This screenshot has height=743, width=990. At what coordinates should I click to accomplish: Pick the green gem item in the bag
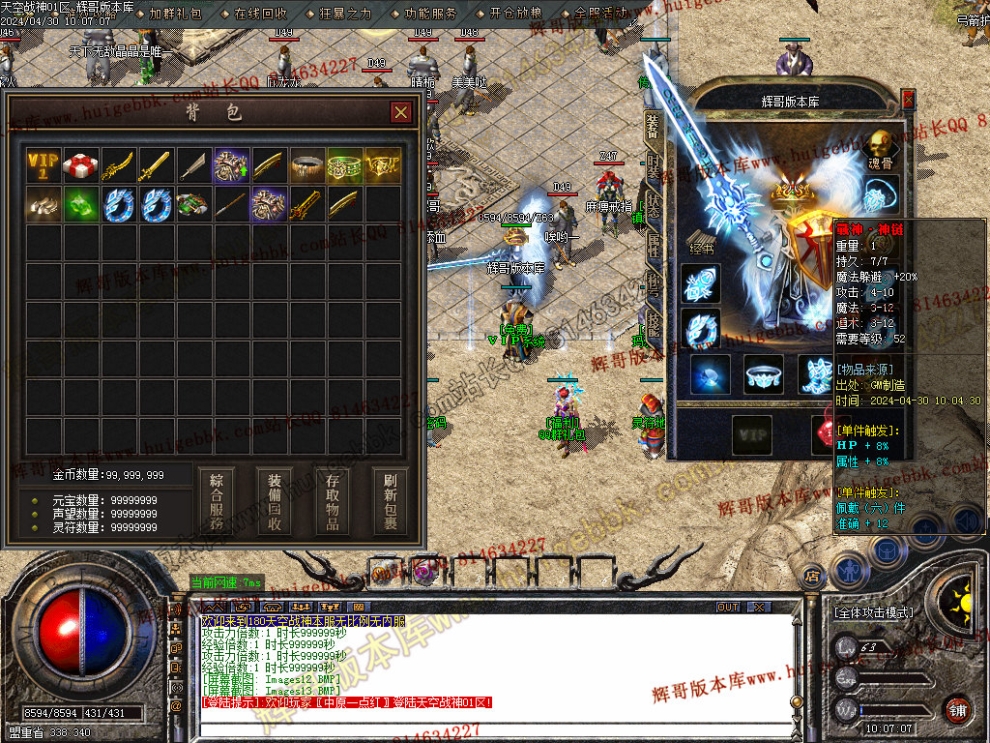click(x=82, y=204)
